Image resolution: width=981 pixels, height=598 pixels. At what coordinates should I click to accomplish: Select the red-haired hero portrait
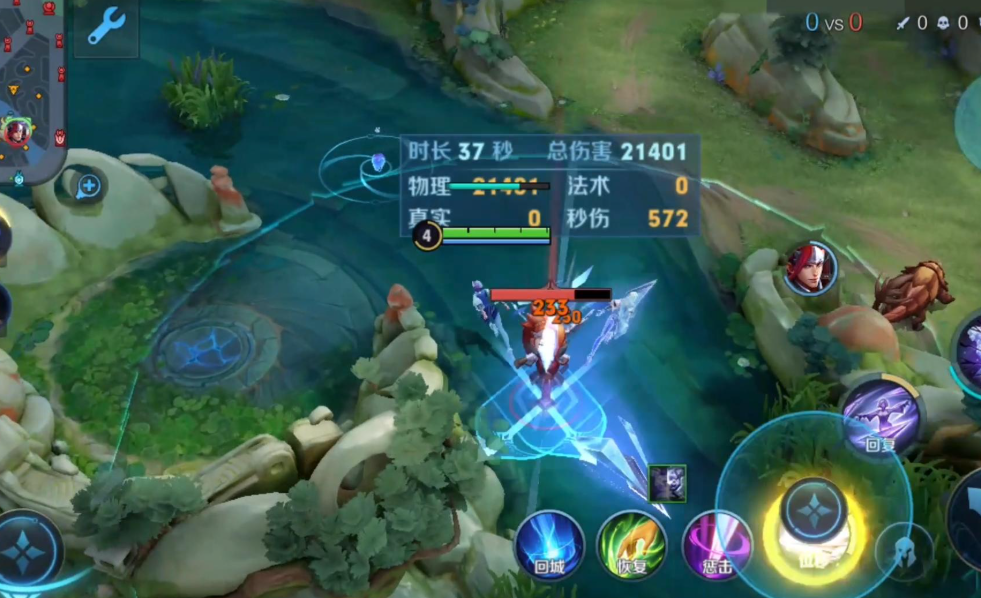(809, 268)
